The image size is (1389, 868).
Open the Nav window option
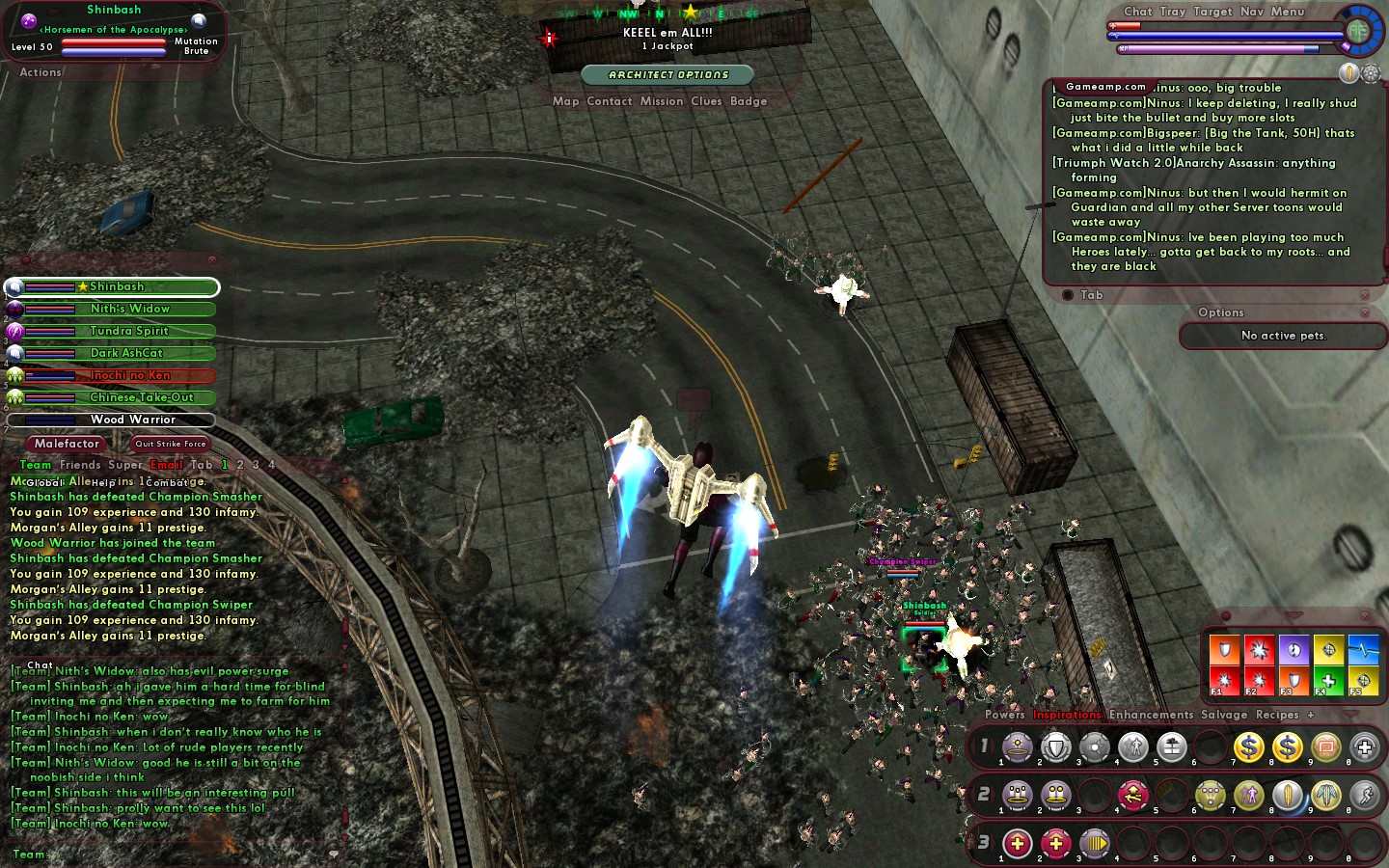(1251, 12)
